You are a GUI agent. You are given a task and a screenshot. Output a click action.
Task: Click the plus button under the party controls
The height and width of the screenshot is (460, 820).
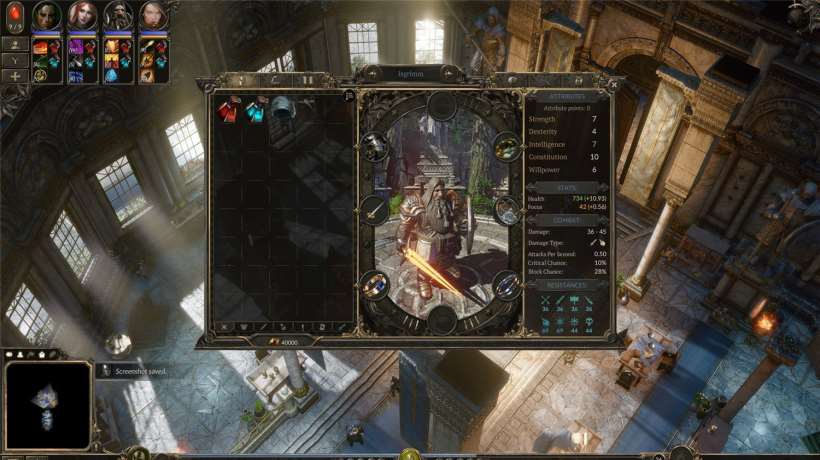pyautogui.click(x=15, y=76)
